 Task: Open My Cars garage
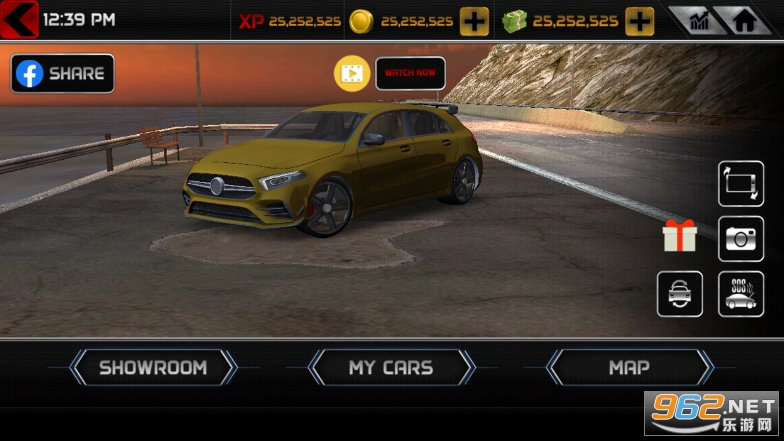391,368
